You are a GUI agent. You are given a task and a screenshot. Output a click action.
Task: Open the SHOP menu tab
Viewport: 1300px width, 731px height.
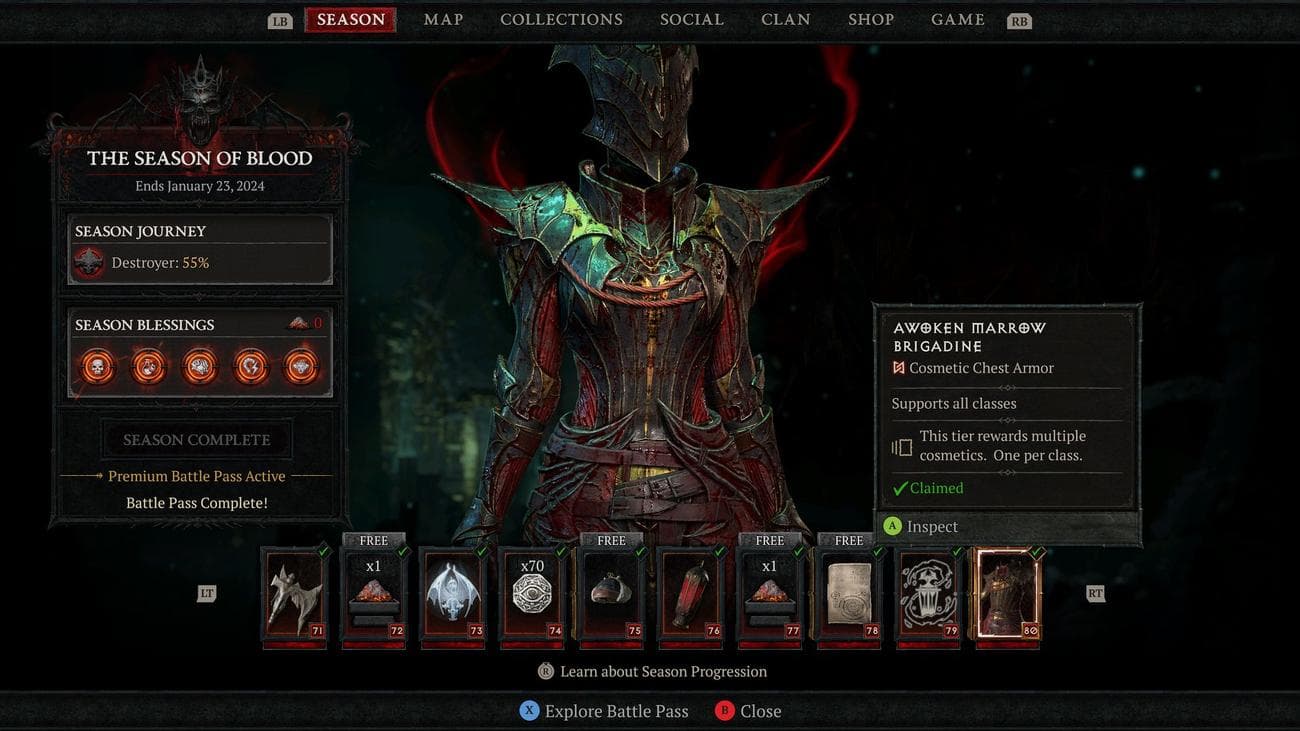pyautogui.click(x=871, y=18)
